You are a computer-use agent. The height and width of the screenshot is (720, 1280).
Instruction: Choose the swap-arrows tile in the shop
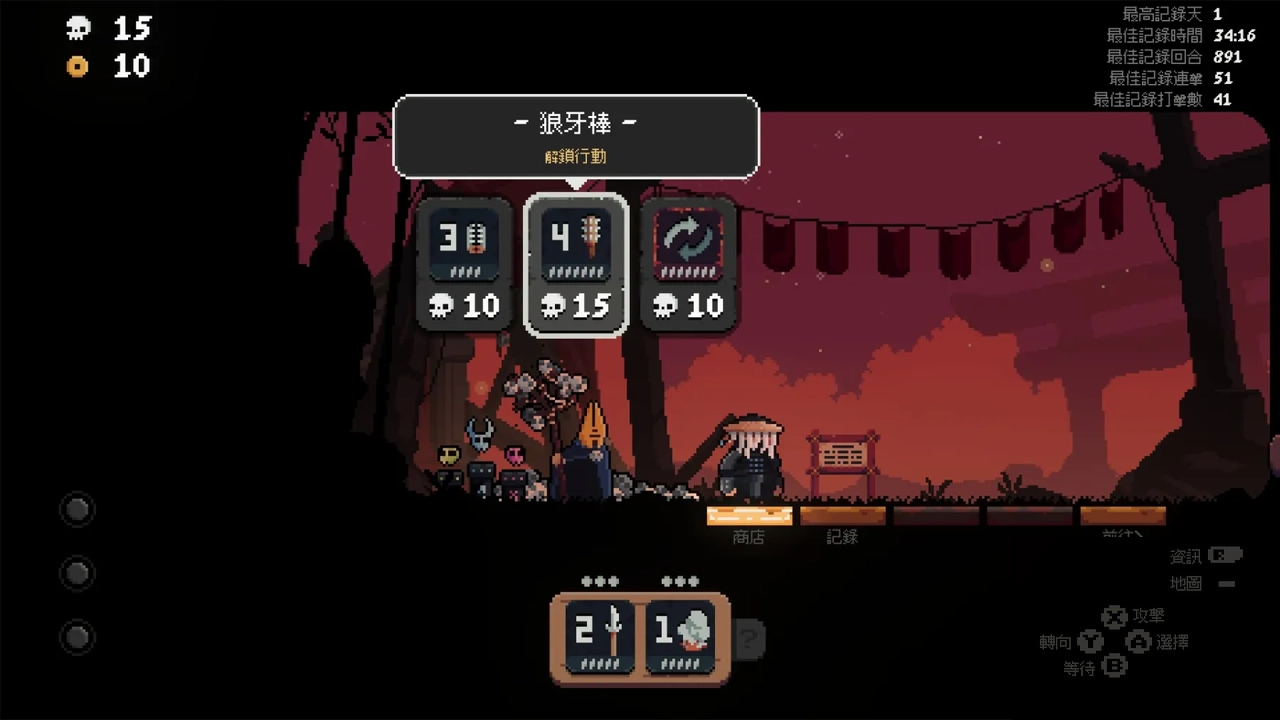[x=688, y=264]
